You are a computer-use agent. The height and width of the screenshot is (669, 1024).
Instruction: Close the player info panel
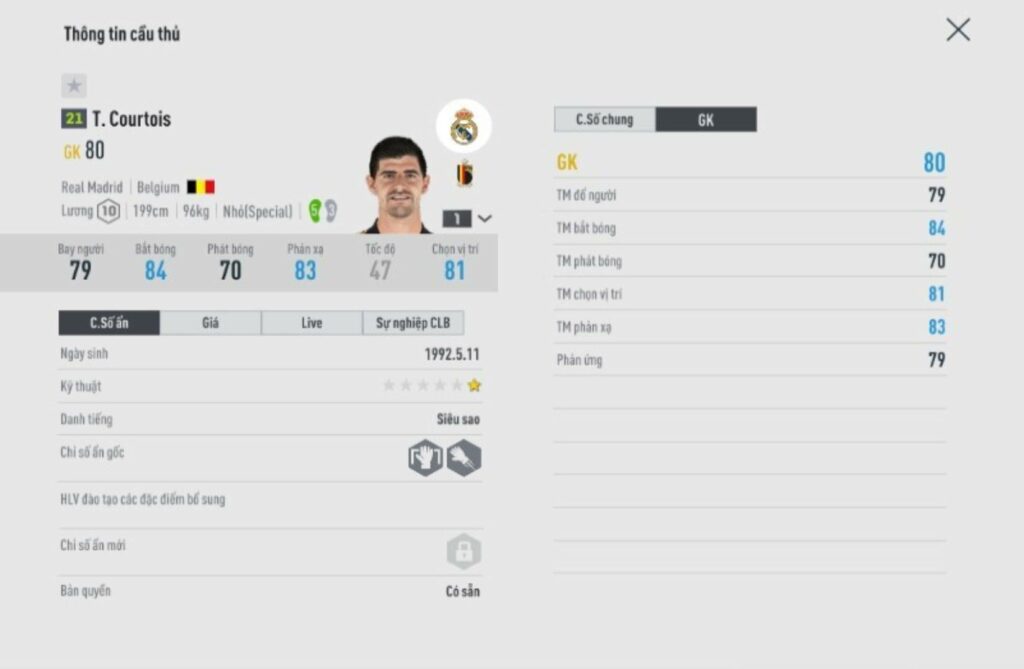click(x=957, y=30)
